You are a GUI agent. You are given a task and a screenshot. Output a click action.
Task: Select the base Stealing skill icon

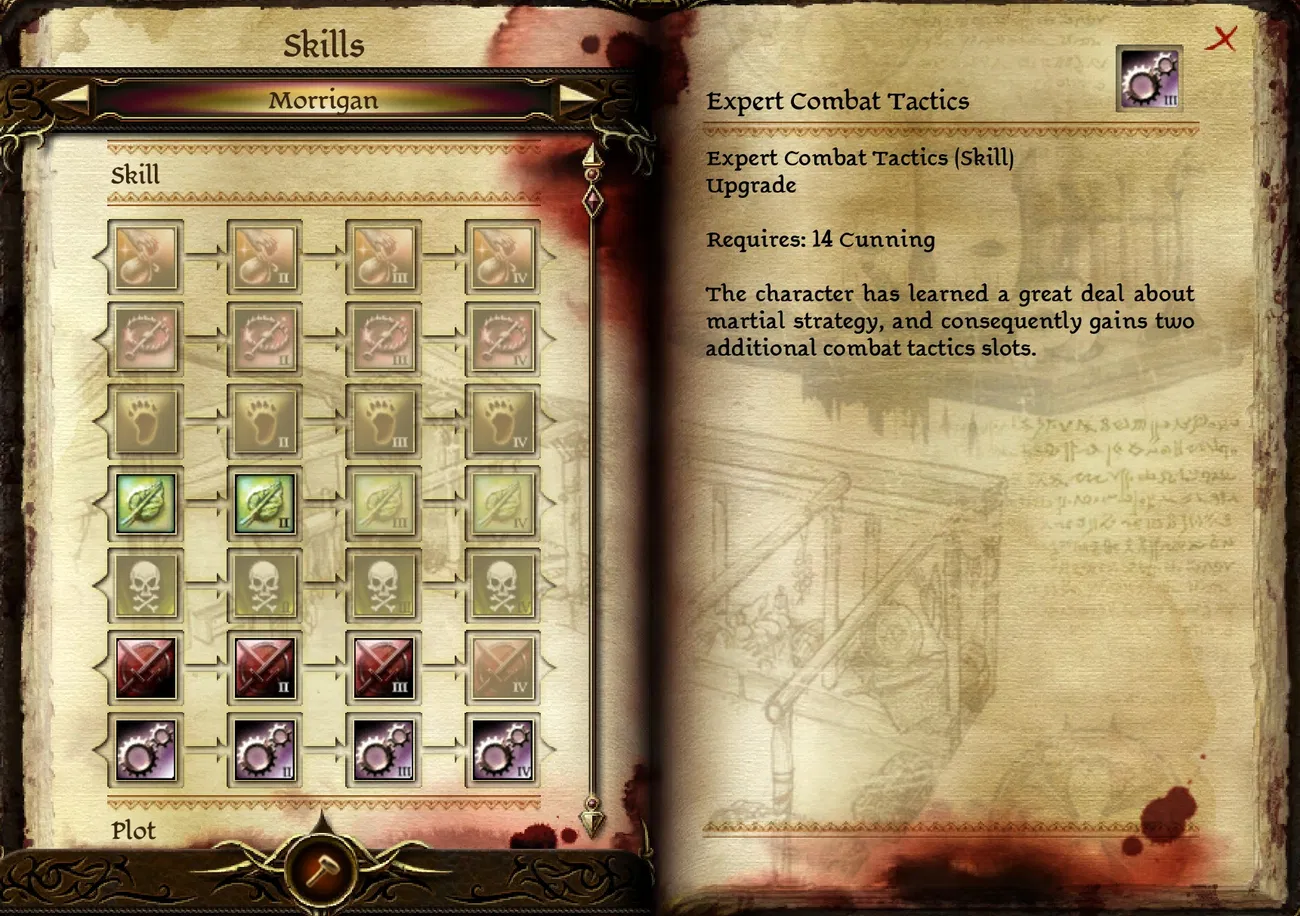pyautogui.click(x=146, y=258)
